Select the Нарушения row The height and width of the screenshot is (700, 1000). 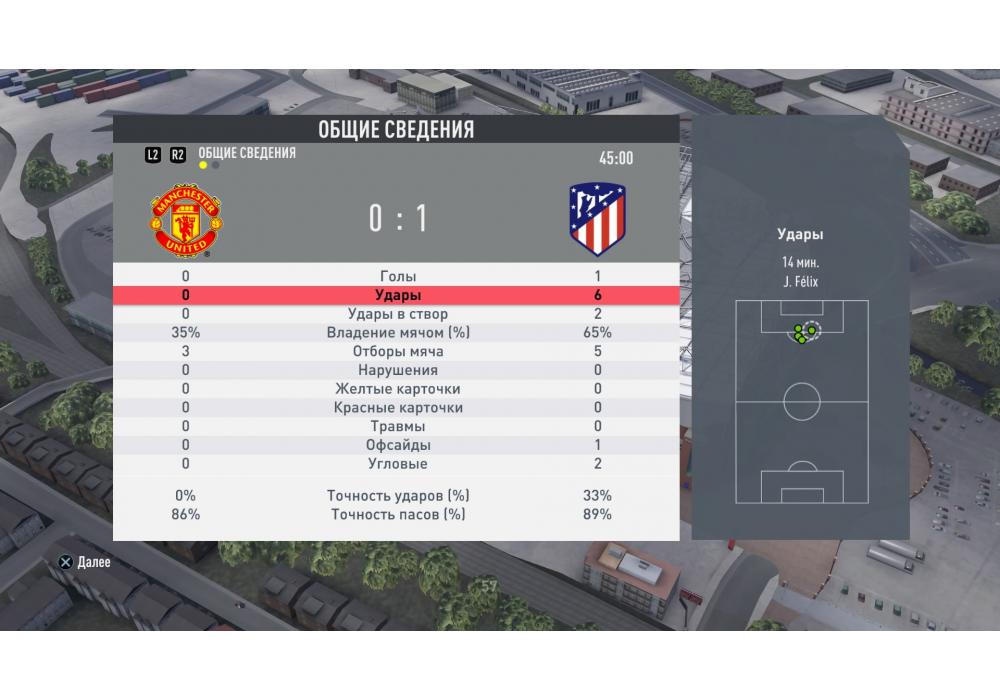point(397,370)
